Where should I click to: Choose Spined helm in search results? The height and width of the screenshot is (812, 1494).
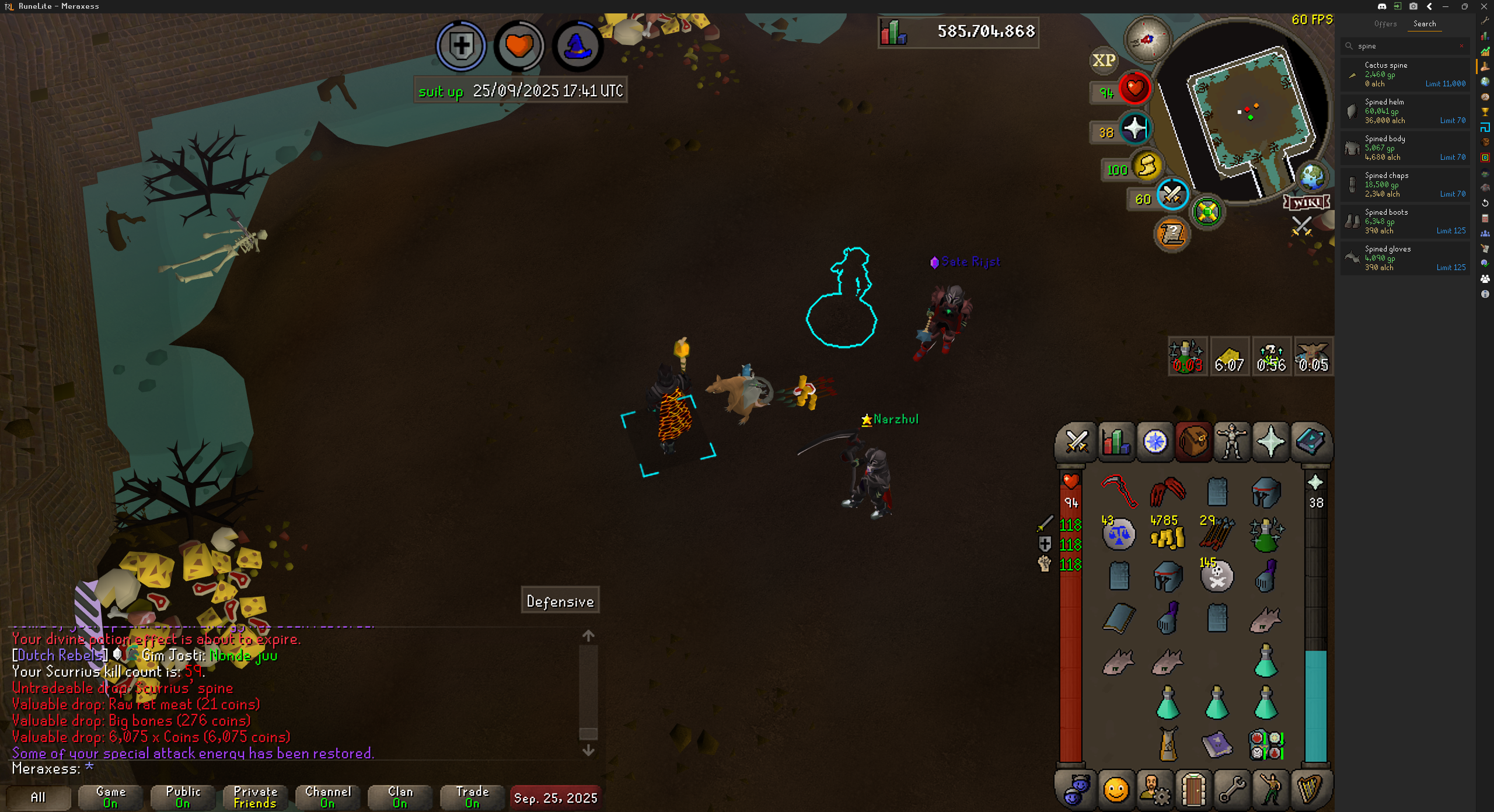click(x=1405, y=111)
